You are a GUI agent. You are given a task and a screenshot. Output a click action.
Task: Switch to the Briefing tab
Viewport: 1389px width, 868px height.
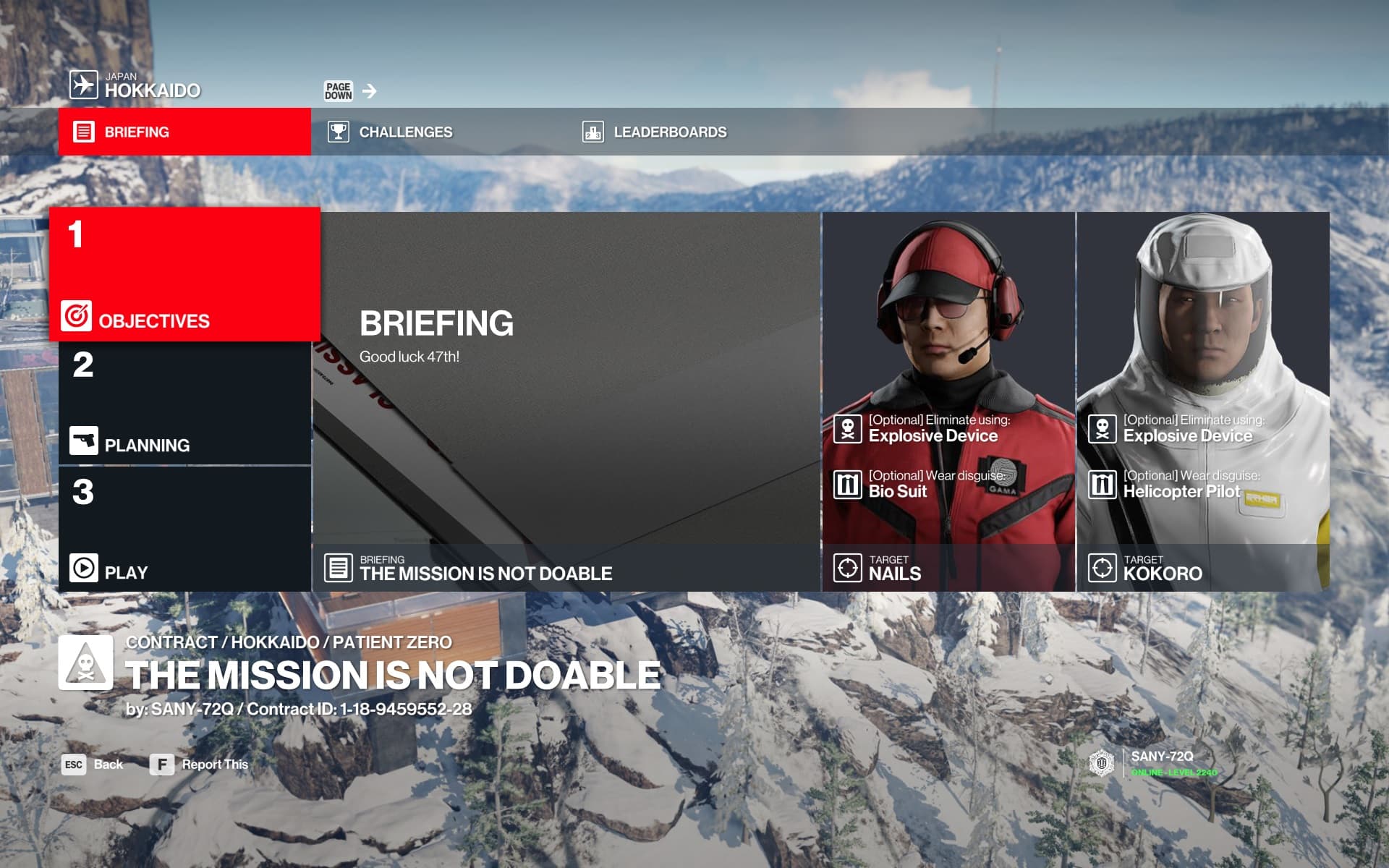point(184,132)
